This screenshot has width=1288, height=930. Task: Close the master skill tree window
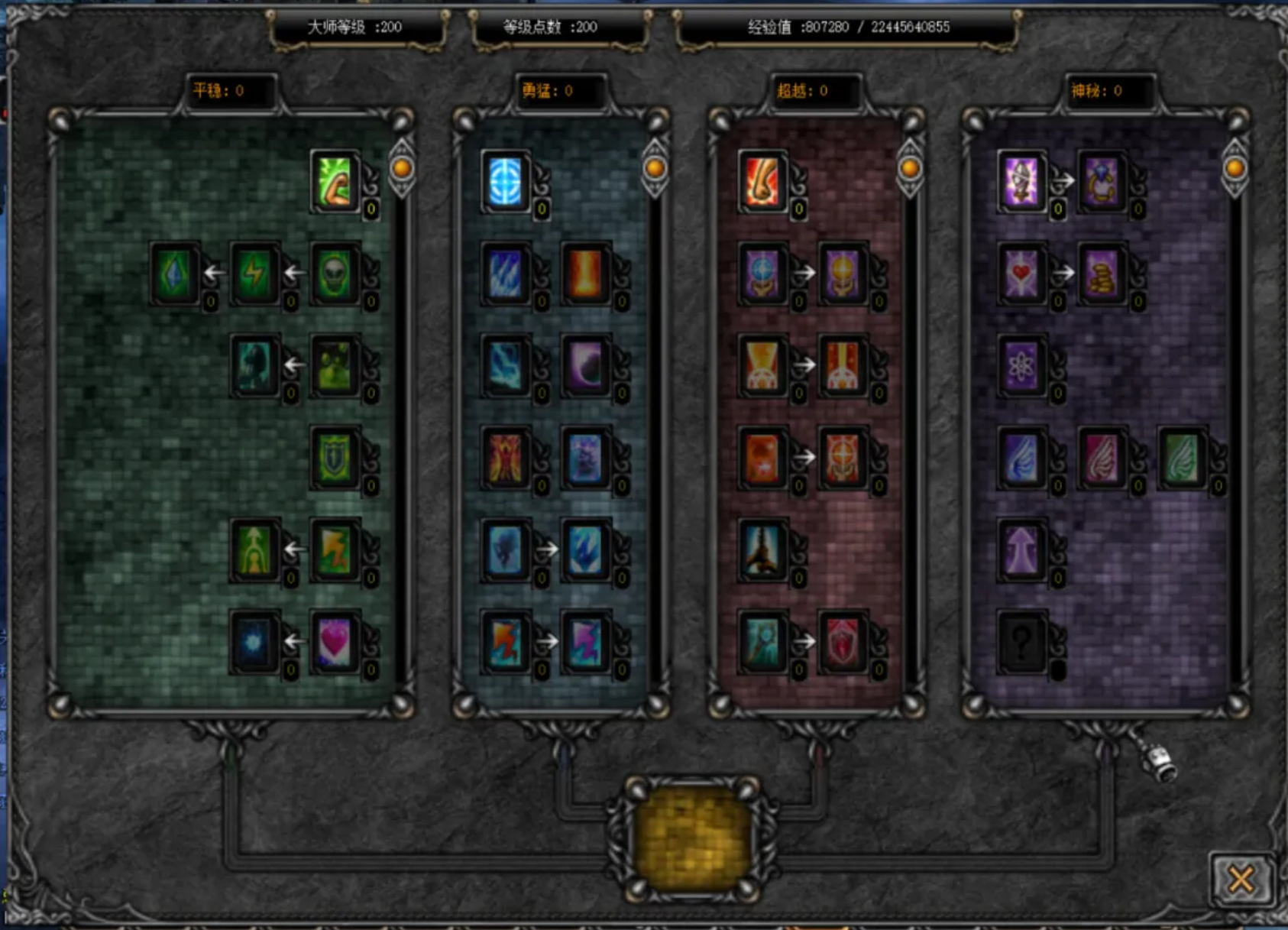(x=1241, y=880)
